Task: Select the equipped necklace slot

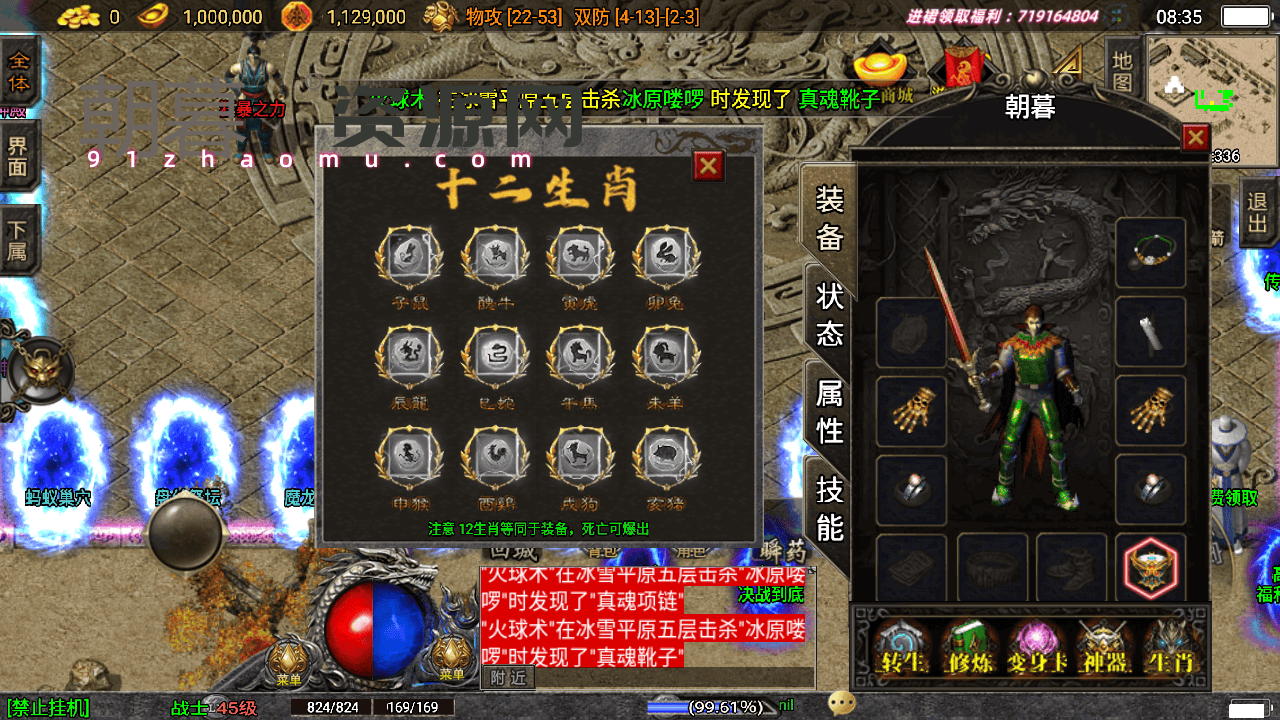Action: coord(1151,253)
